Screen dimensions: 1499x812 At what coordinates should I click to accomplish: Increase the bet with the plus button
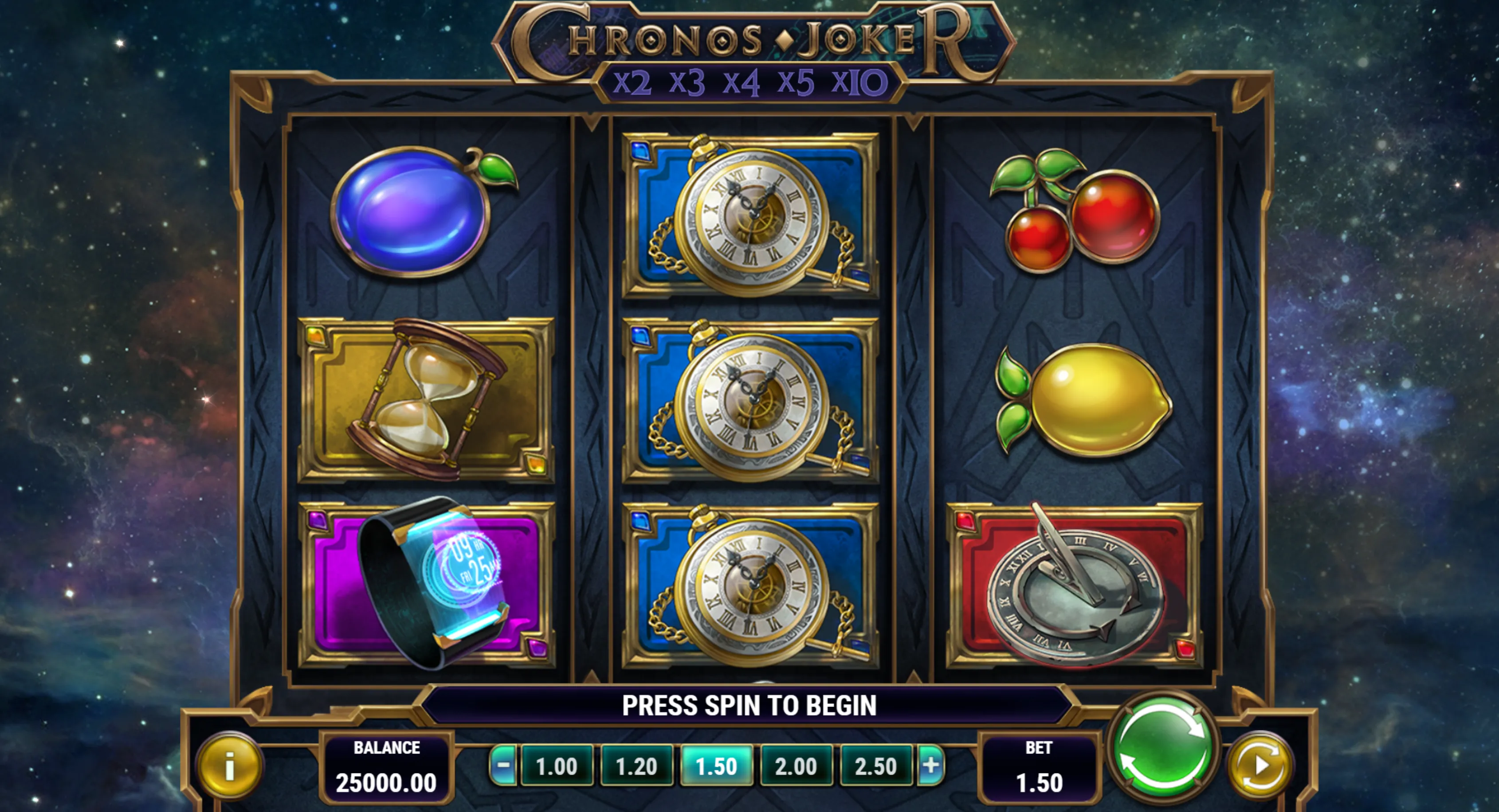tap(930, 765)
